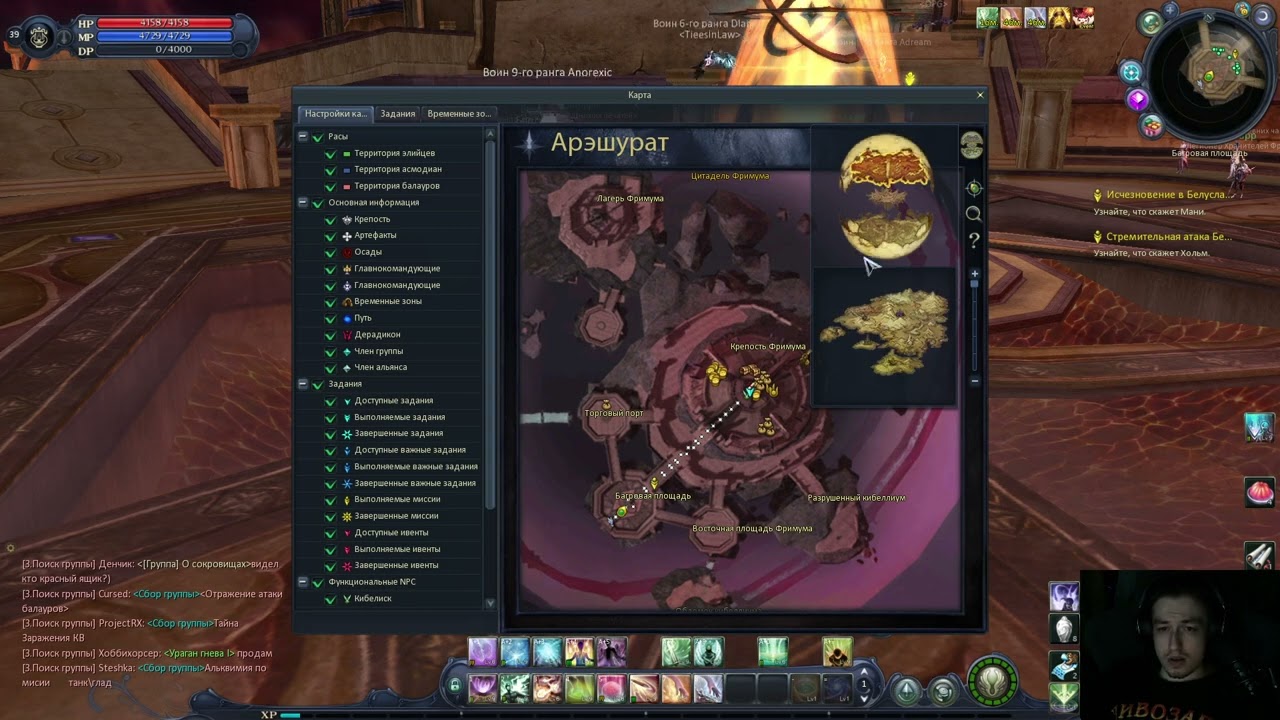Toggle the Территория элийцев checkbox

pos(330,154)
